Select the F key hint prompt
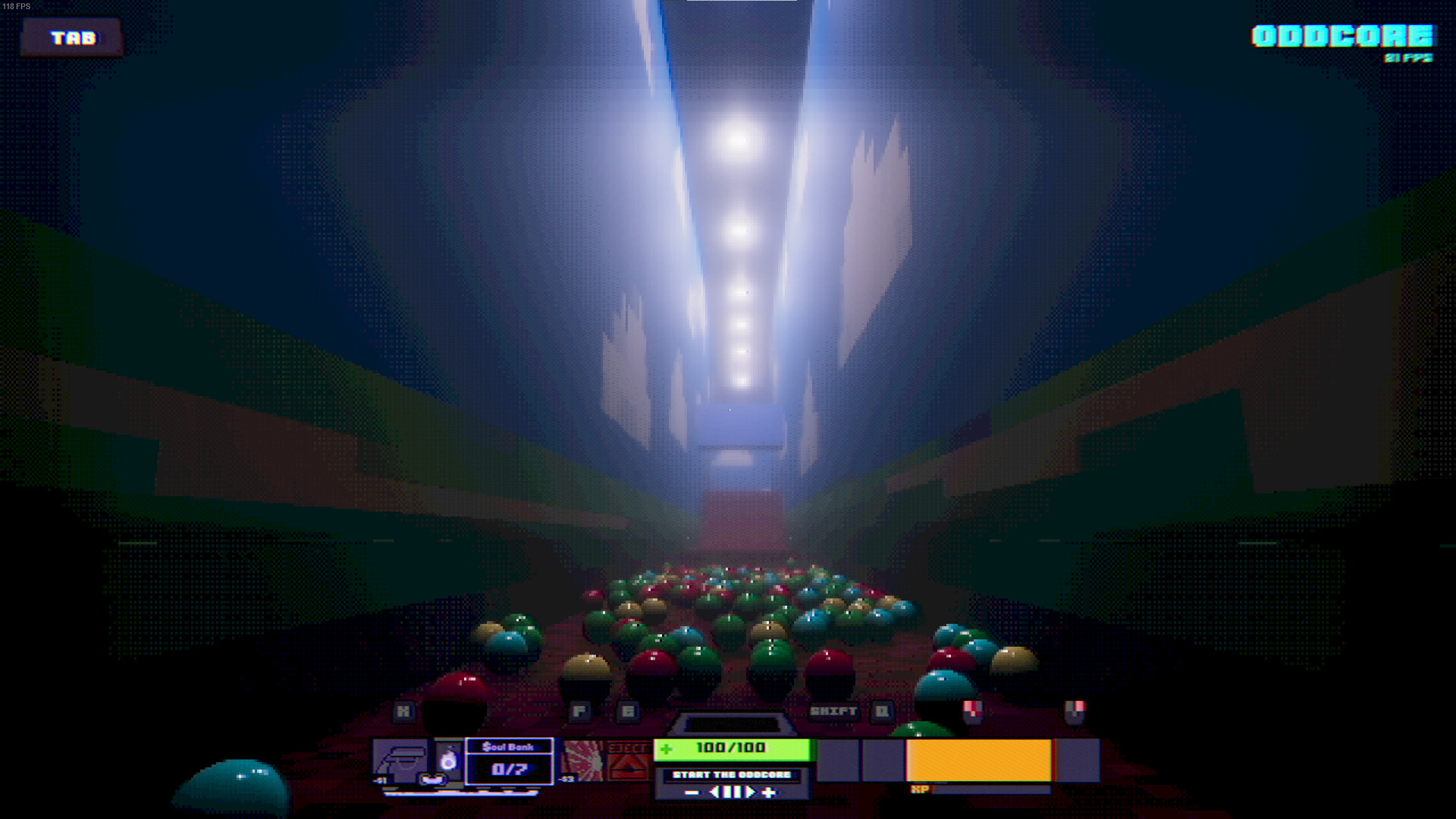The width and height of the screenshot is (1456, 819). (x=579, y=711)
